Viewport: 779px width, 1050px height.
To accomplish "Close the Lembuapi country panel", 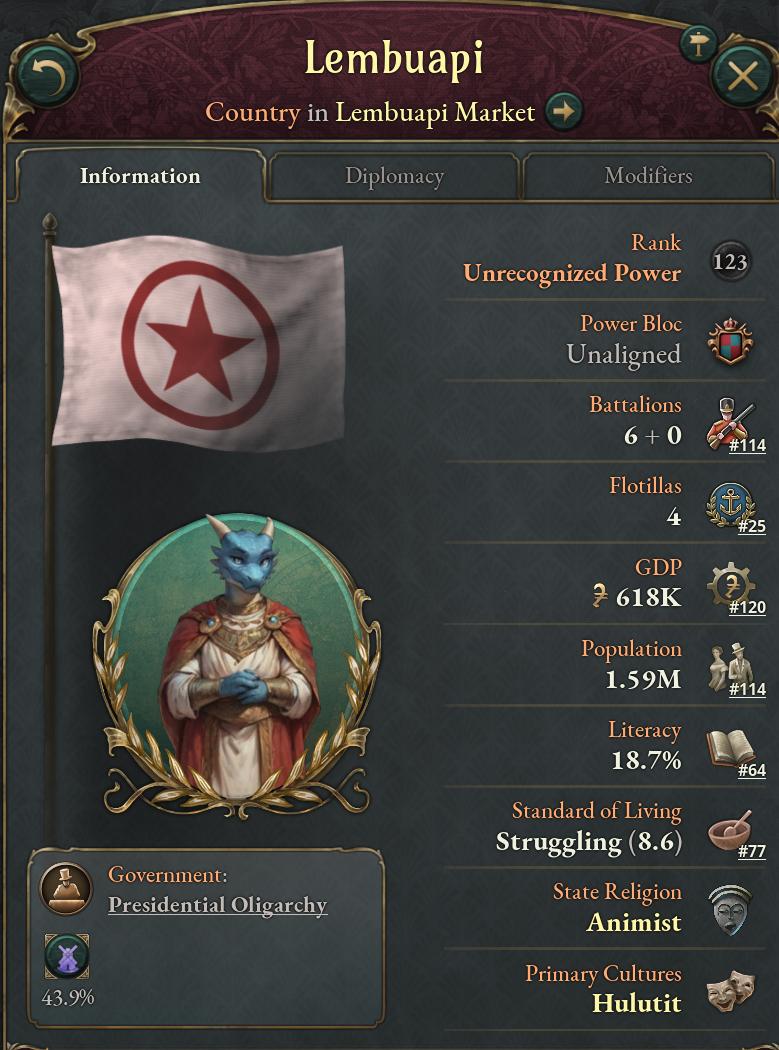I will 742,76.
